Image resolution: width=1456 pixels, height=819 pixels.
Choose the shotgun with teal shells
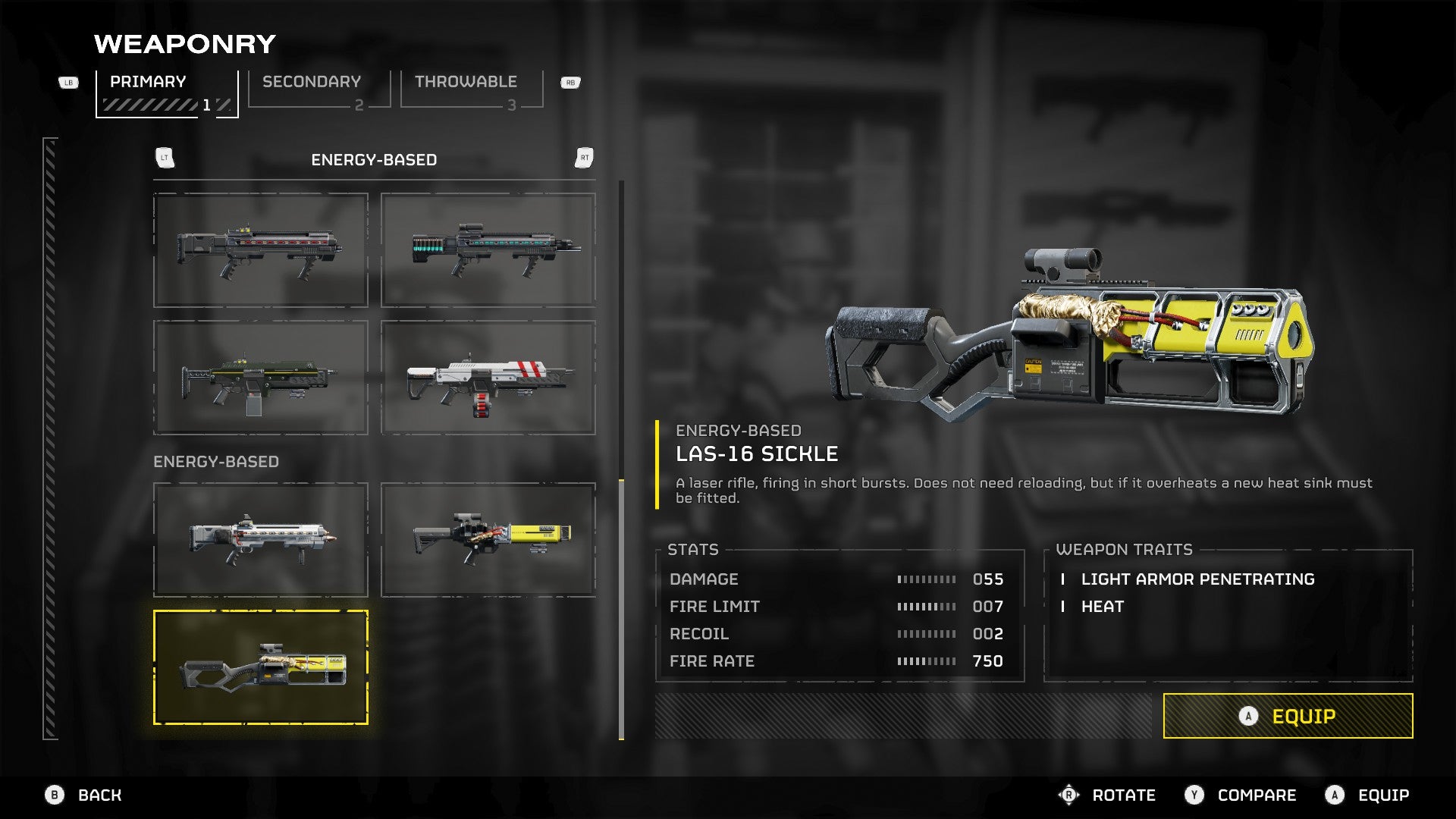(x=488, y=250)
